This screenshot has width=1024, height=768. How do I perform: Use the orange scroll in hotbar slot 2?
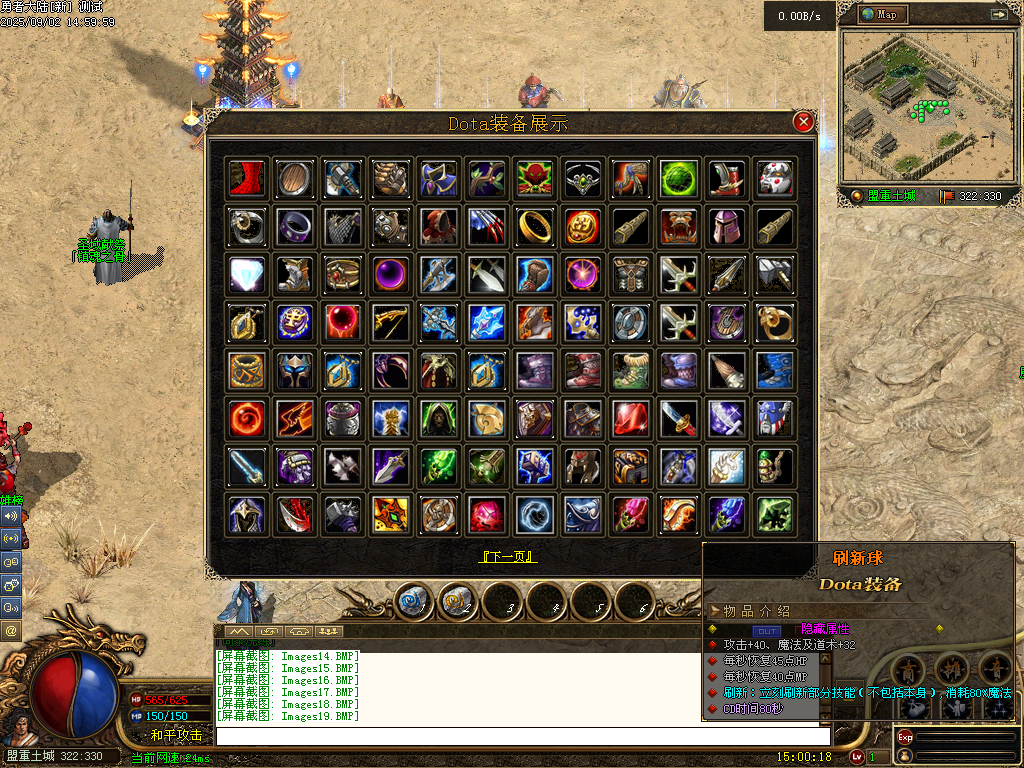tap(457, 601)
